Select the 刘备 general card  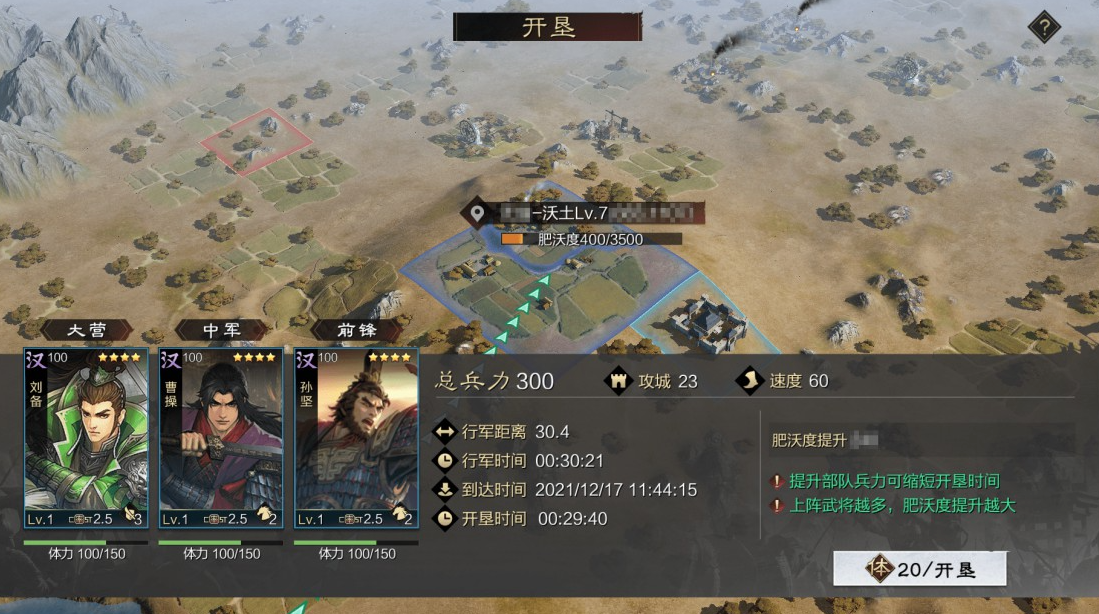pyautogui.click(x=86, y=438)
